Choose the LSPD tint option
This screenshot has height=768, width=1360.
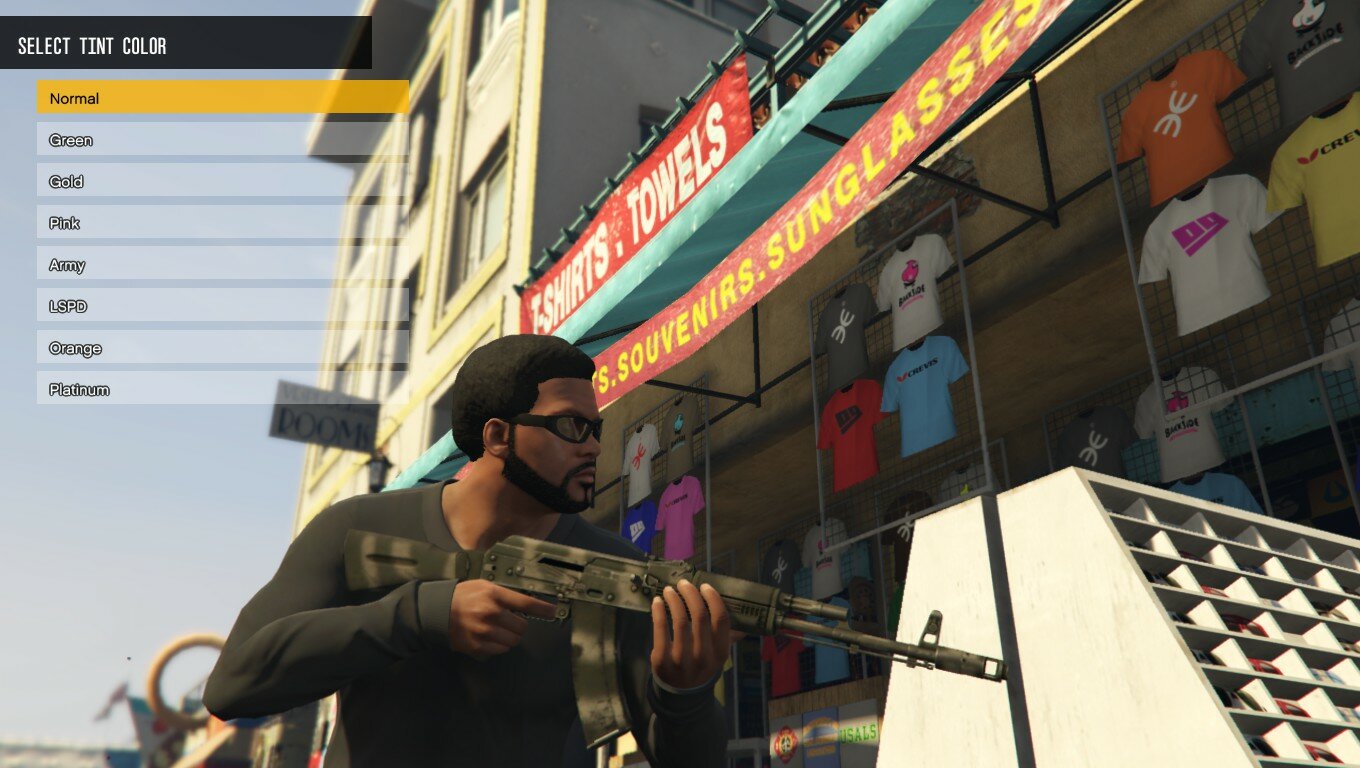click(222, 306)
